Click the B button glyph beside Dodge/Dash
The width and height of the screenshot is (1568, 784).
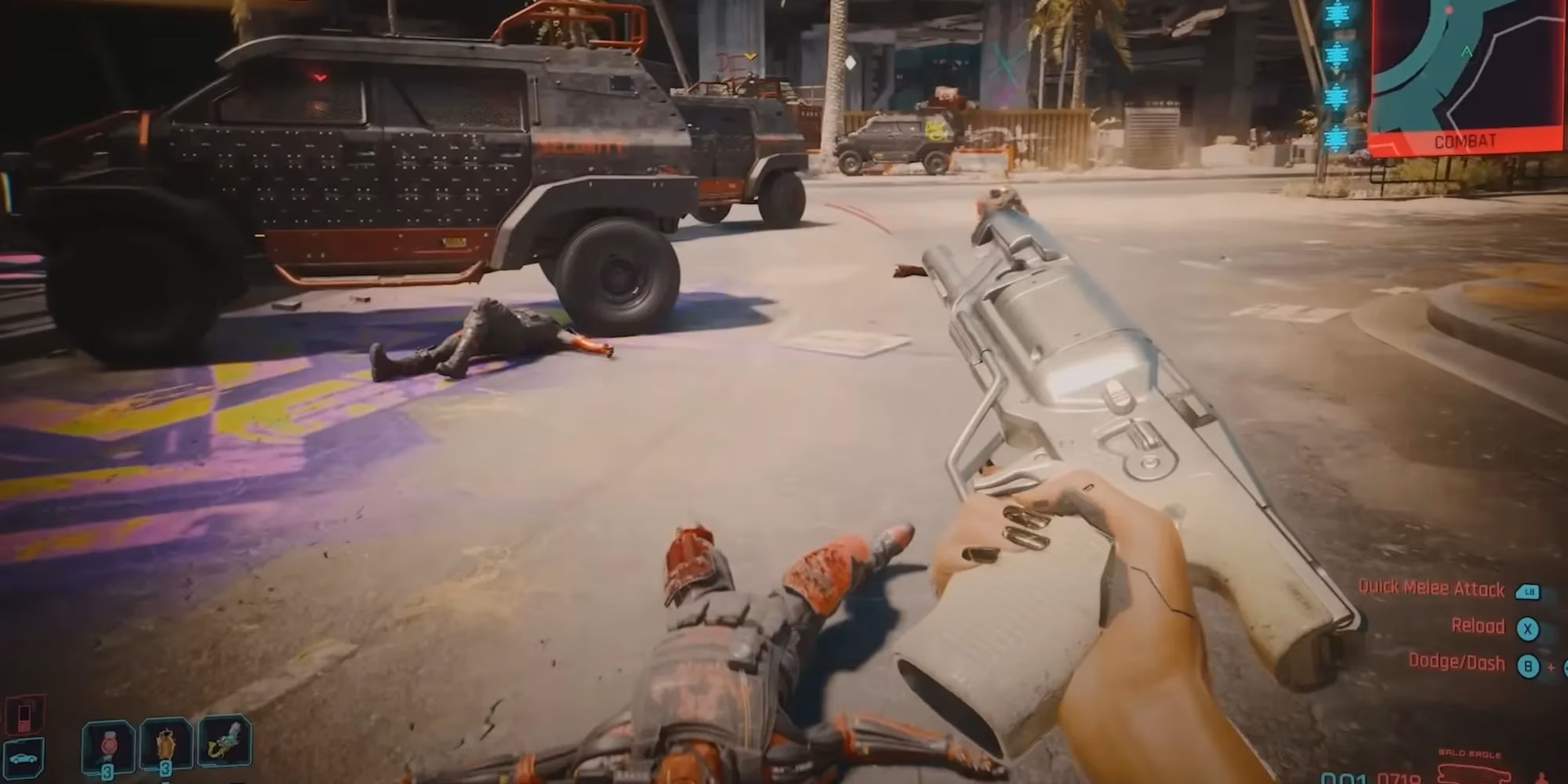pyautogui.click(x=1528, y=666)
